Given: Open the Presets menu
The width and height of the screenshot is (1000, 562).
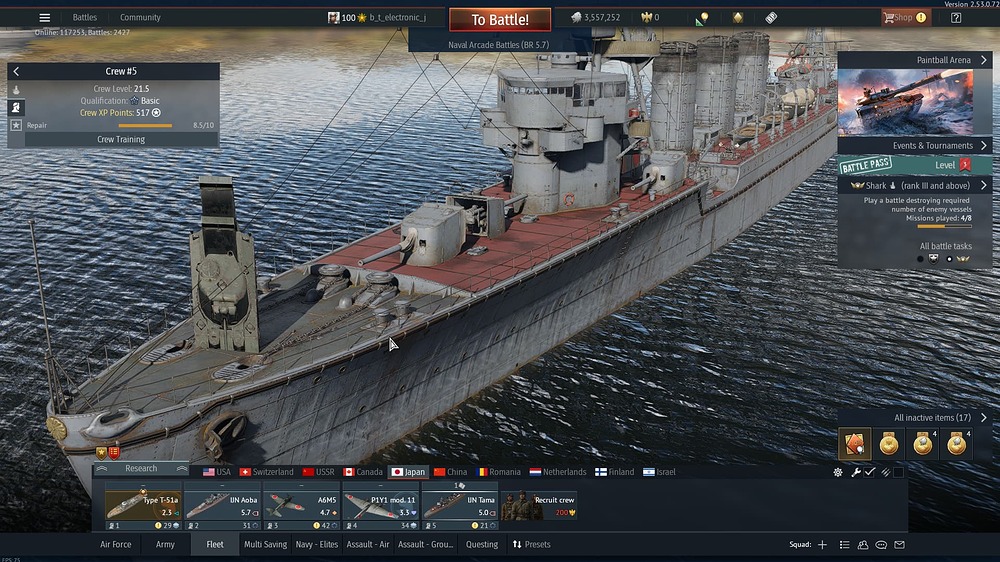Looking at the screenshot, I should 531,544.
